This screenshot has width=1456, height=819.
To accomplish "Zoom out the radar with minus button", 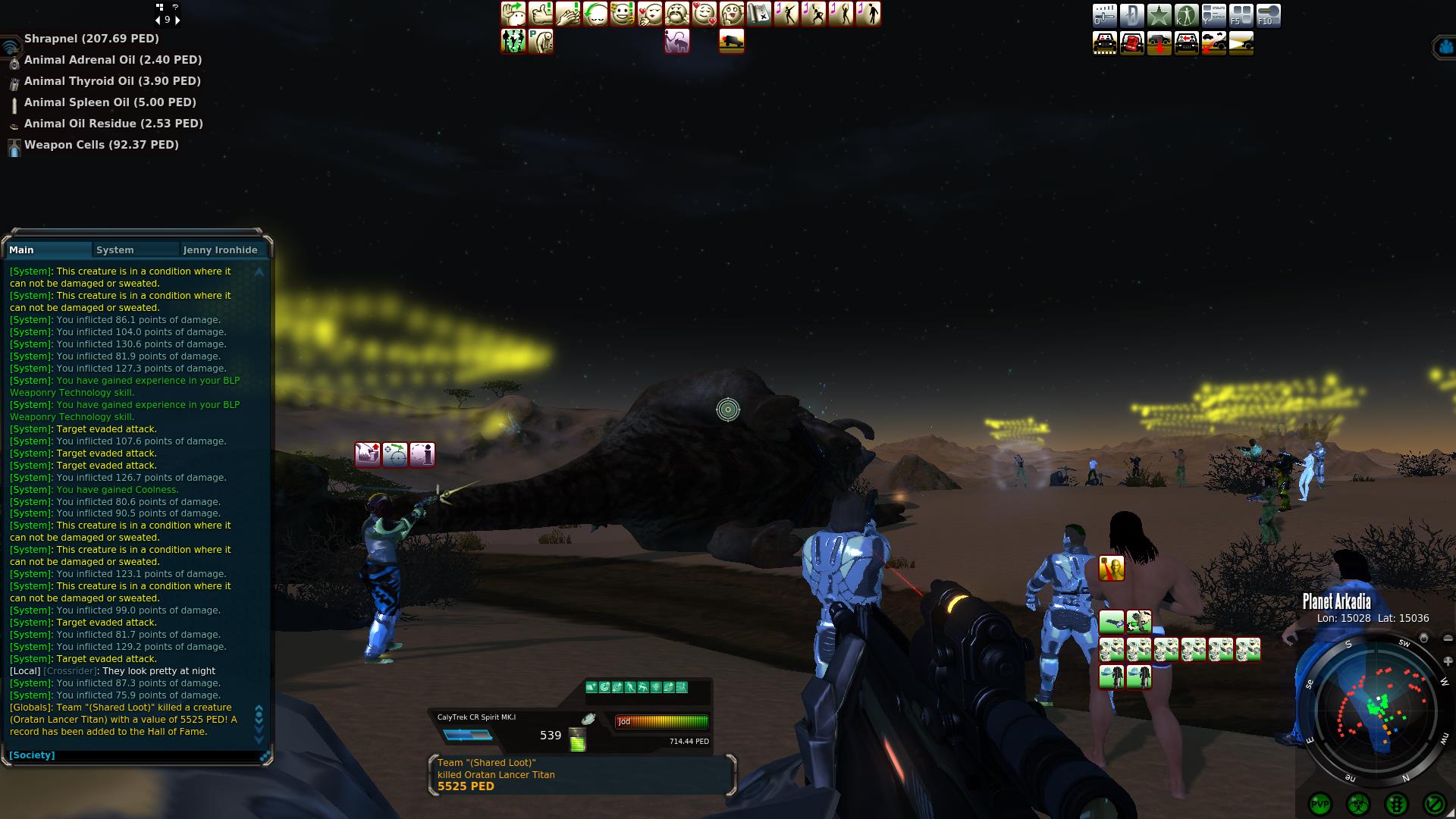I will coord(1448,639).
